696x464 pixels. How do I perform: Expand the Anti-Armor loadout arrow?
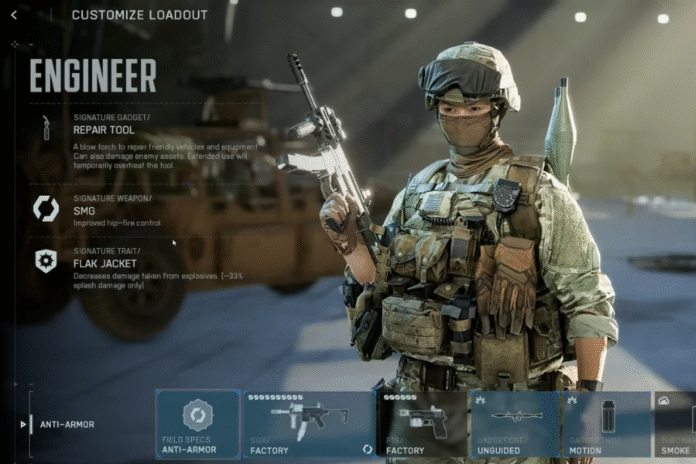click(24, 424)
